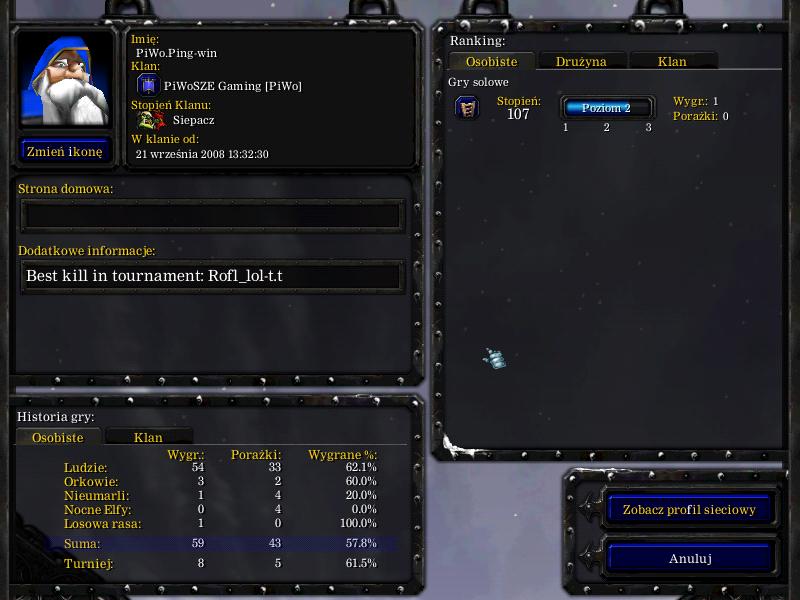The width and height of the screenshot is (800, 600).
Task: Show the Klan game history tab
Action: click(x=148, y=437)
